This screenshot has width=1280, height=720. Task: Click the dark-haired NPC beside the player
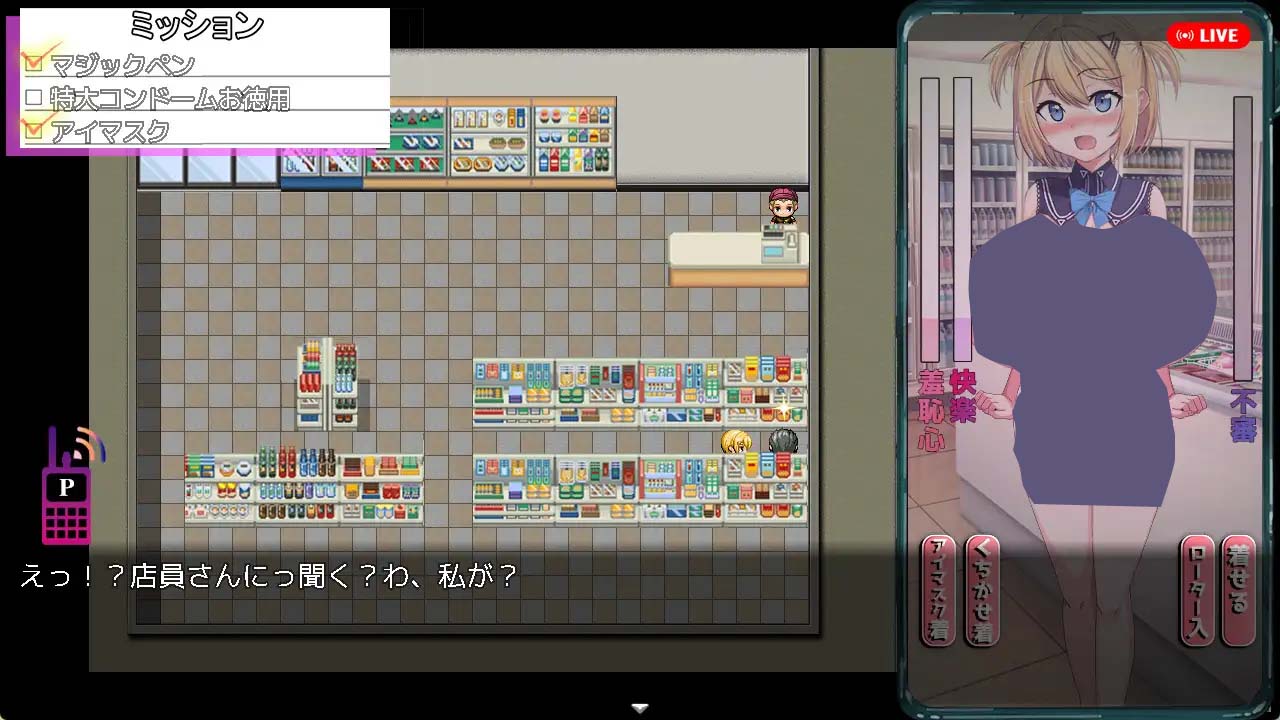click(783, 441)
